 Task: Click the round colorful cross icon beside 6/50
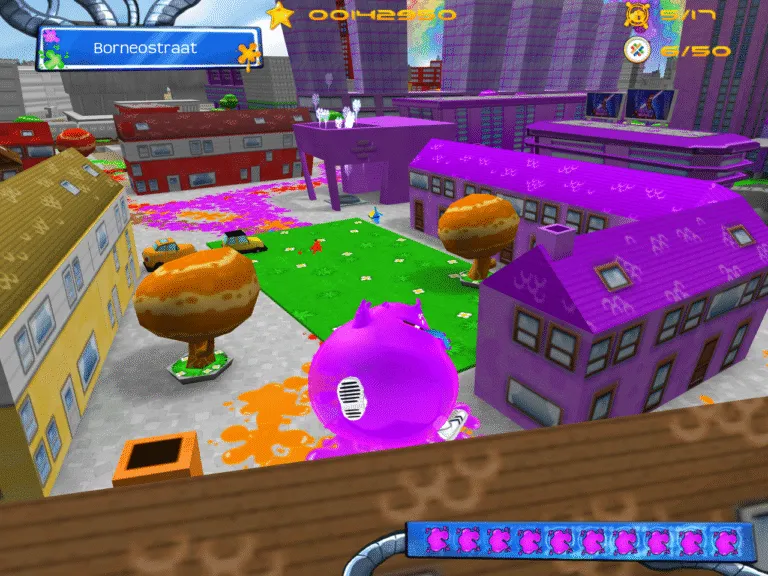(636, 49)
